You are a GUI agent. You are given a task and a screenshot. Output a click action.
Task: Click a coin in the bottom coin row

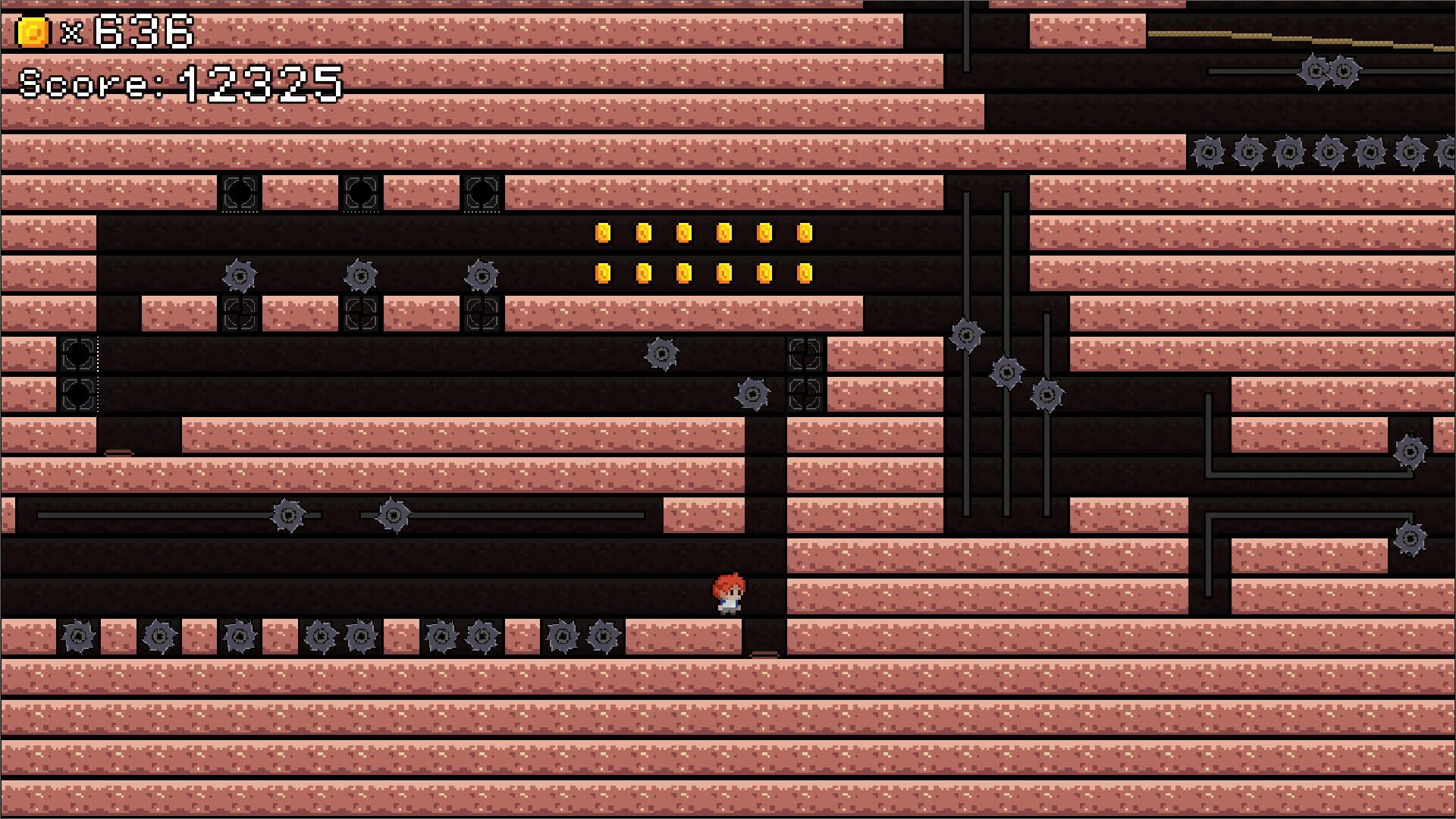pyautogui.click(x=685, y=273)
